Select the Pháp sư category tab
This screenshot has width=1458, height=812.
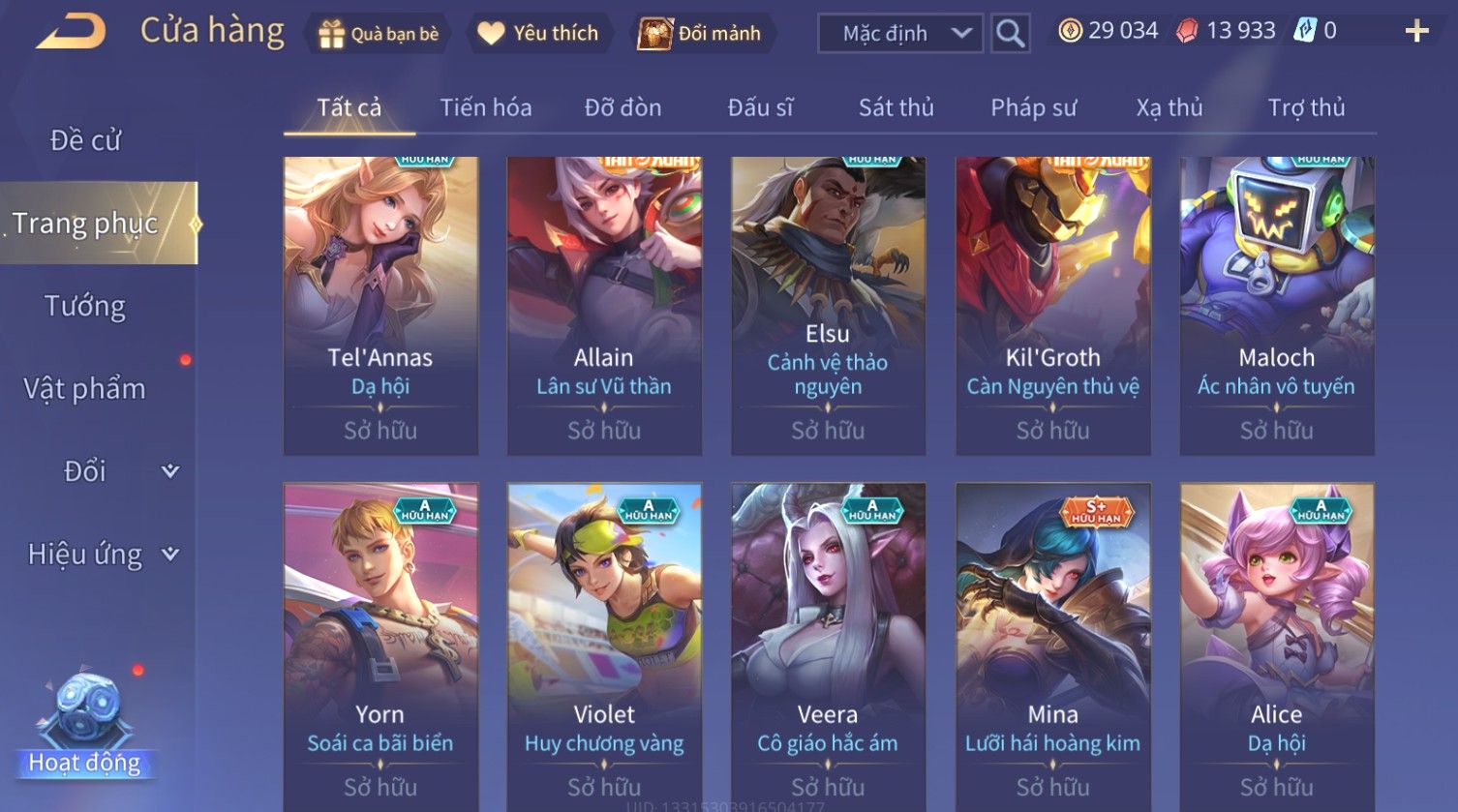(x=1033, y=107)
